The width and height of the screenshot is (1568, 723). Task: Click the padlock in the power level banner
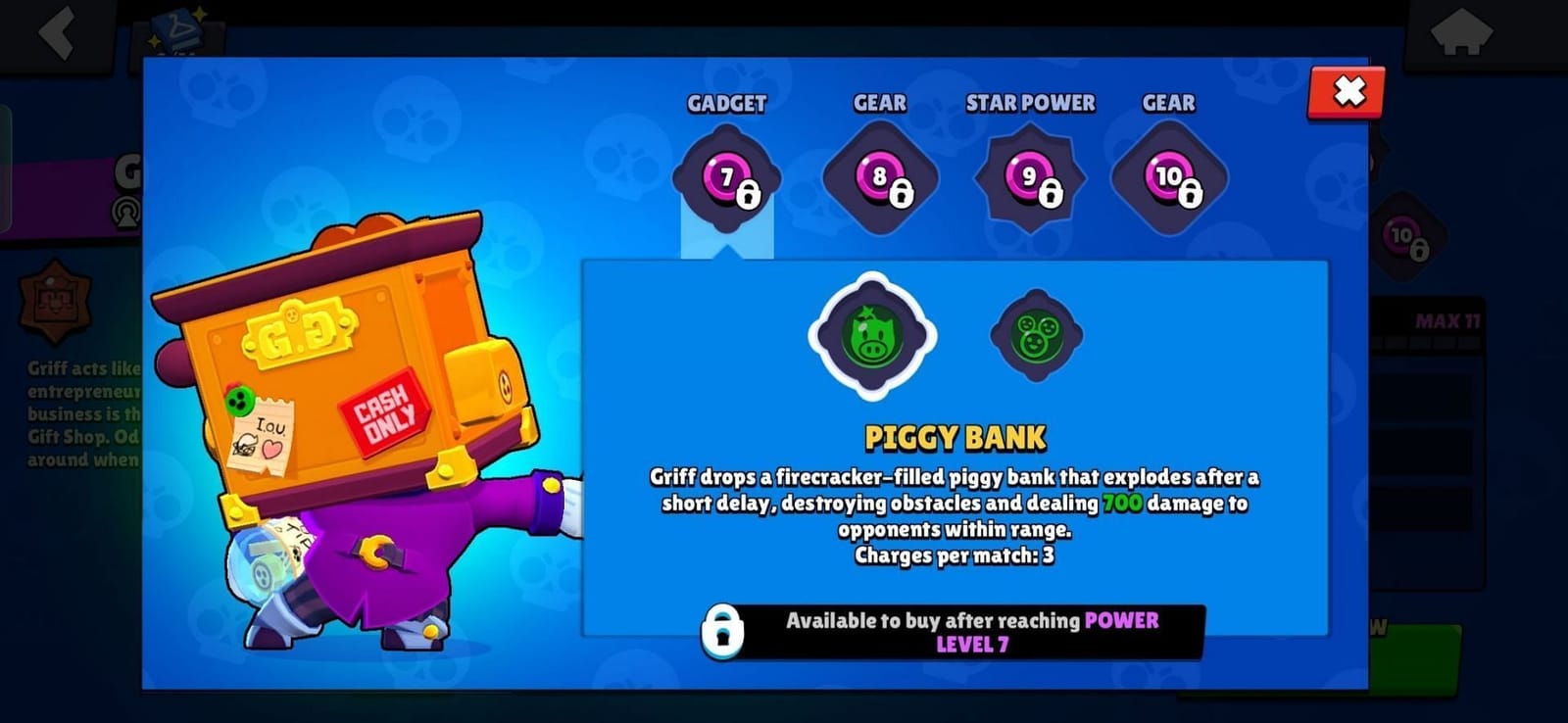[x=725, y=633]
